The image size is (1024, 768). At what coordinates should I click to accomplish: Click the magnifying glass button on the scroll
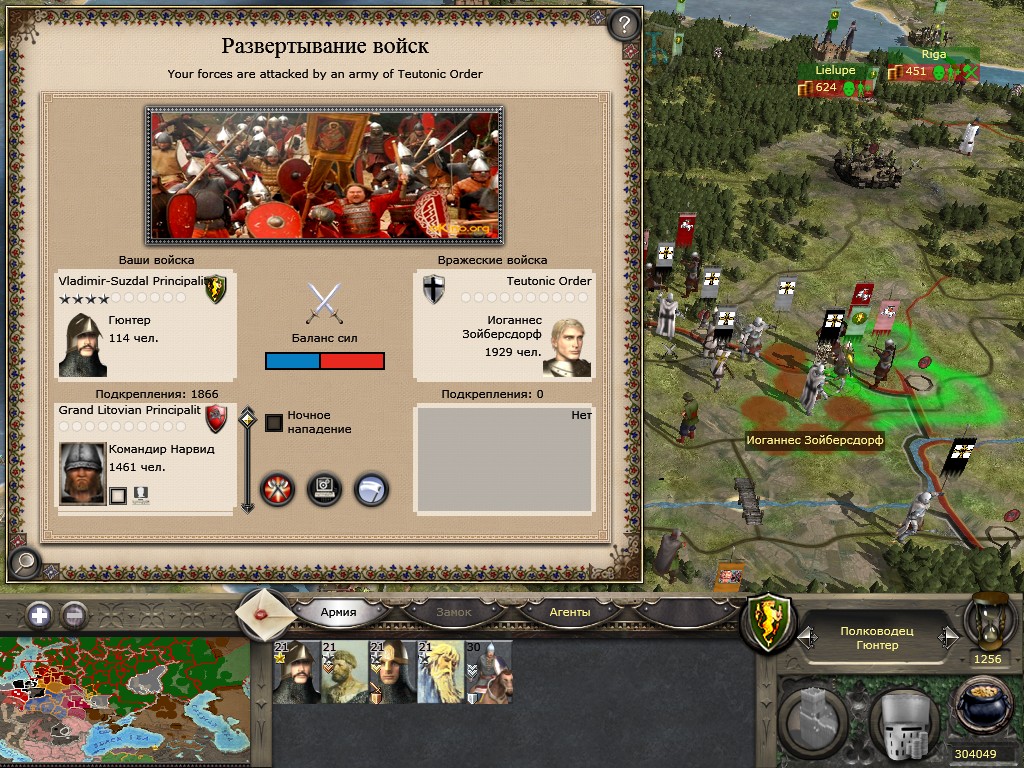pos(23,563)
